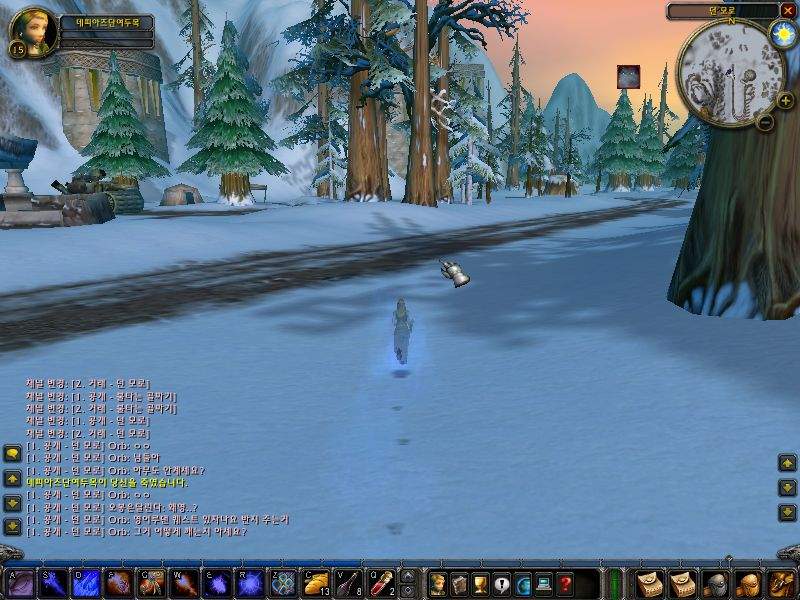Select the buff icon beside the minimap
The image size is (800, 600).
[628, 76]
